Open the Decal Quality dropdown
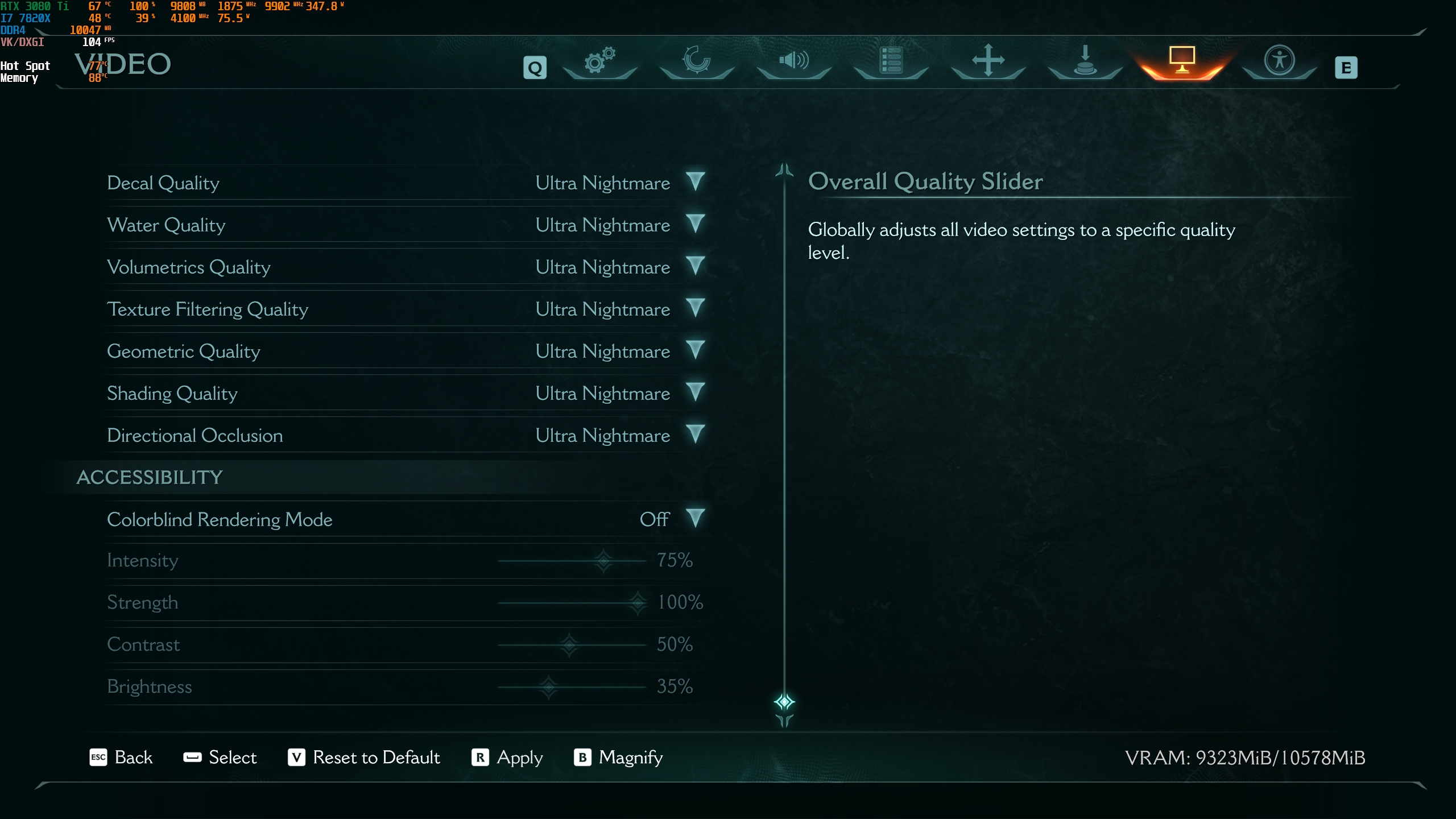 695,182
